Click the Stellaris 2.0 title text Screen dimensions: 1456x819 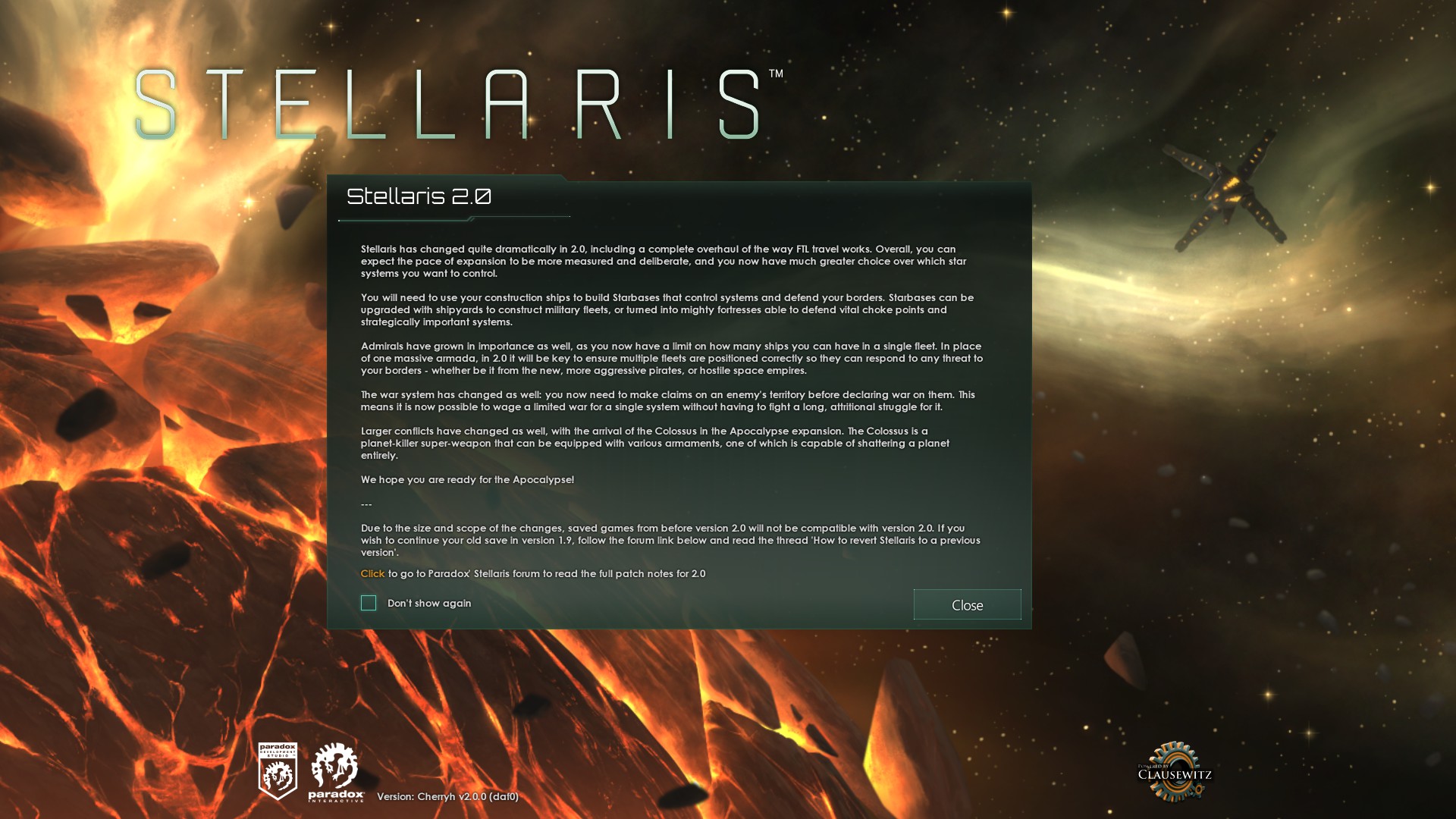419,196
